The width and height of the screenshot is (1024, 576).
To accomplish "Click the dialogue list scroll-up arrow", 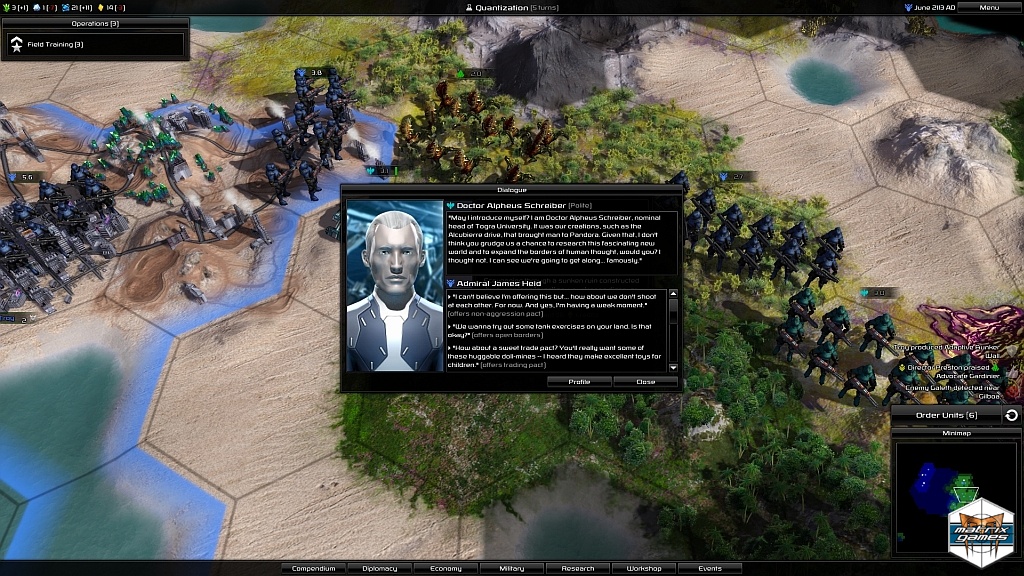I will 673,294.
